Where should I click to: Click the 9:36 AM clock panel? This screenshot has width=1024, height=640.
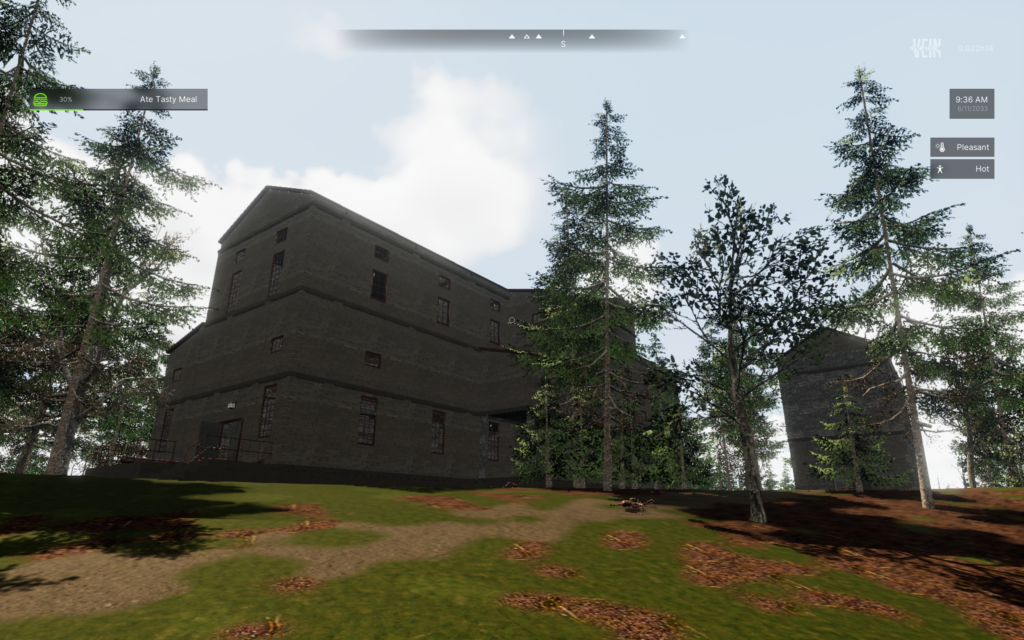971,104
